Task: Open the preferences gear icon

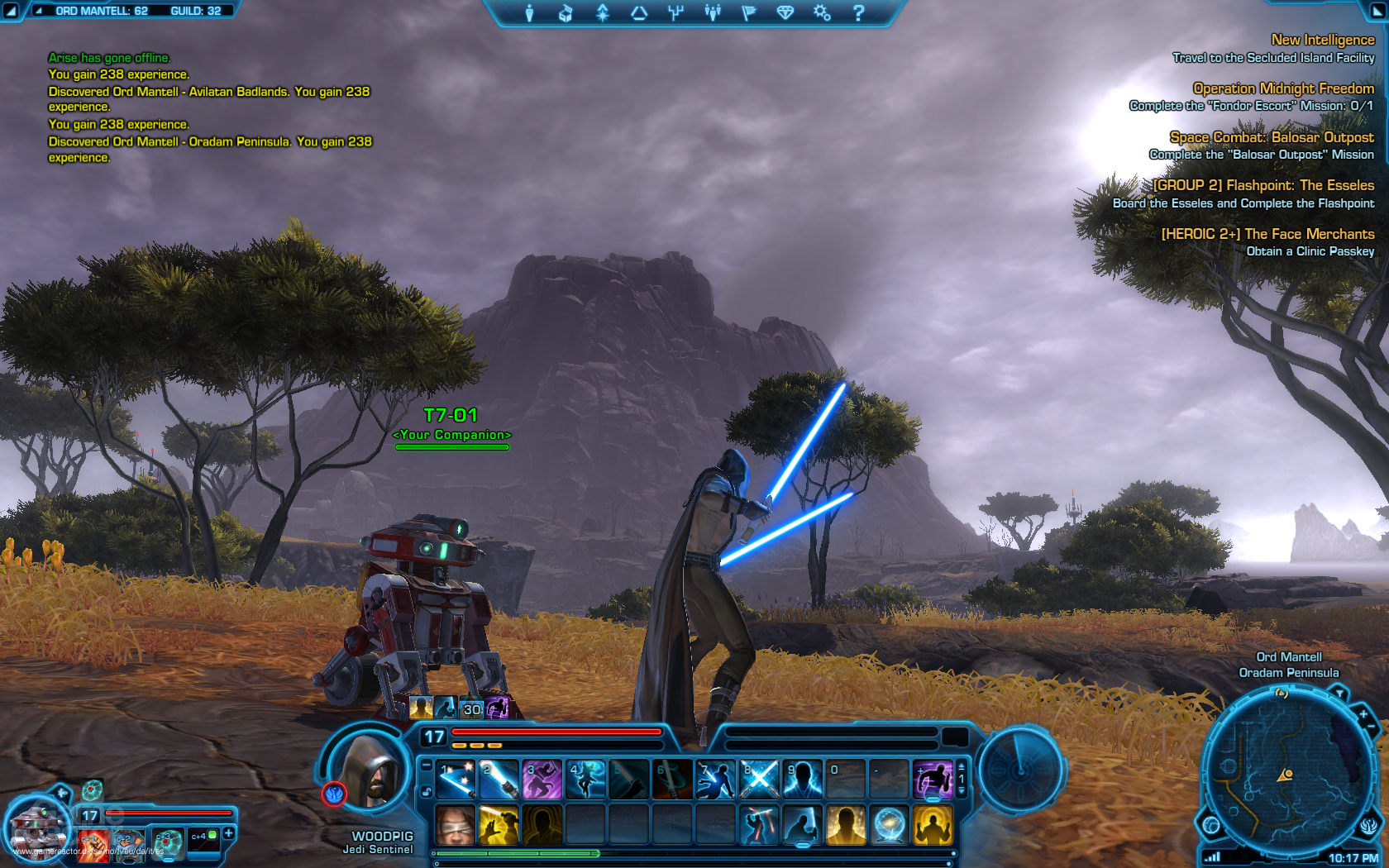Action: [820, 12]
